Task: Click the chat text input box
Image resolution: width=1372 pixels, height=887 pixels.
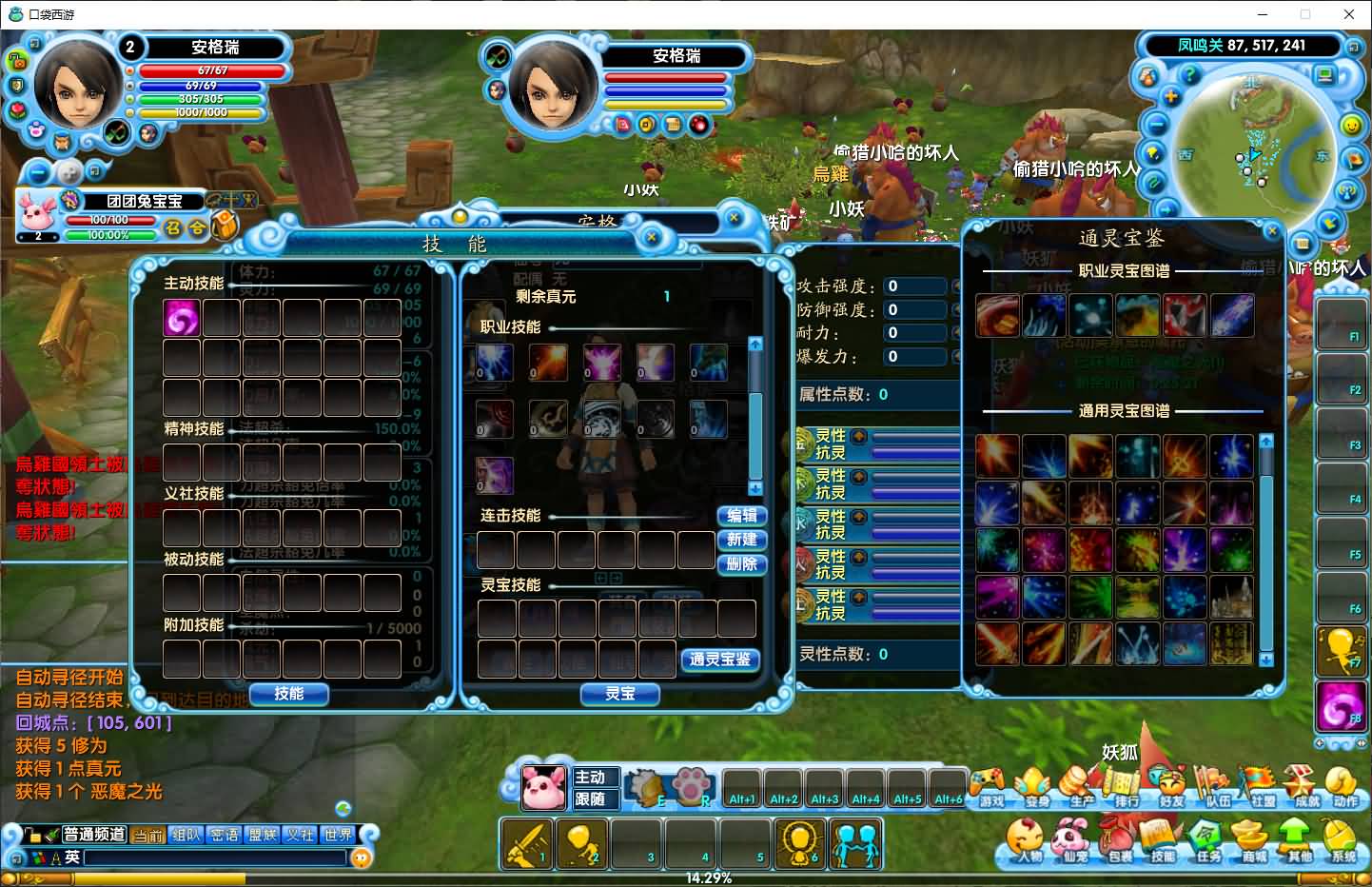Action: (x=215, y=857)
